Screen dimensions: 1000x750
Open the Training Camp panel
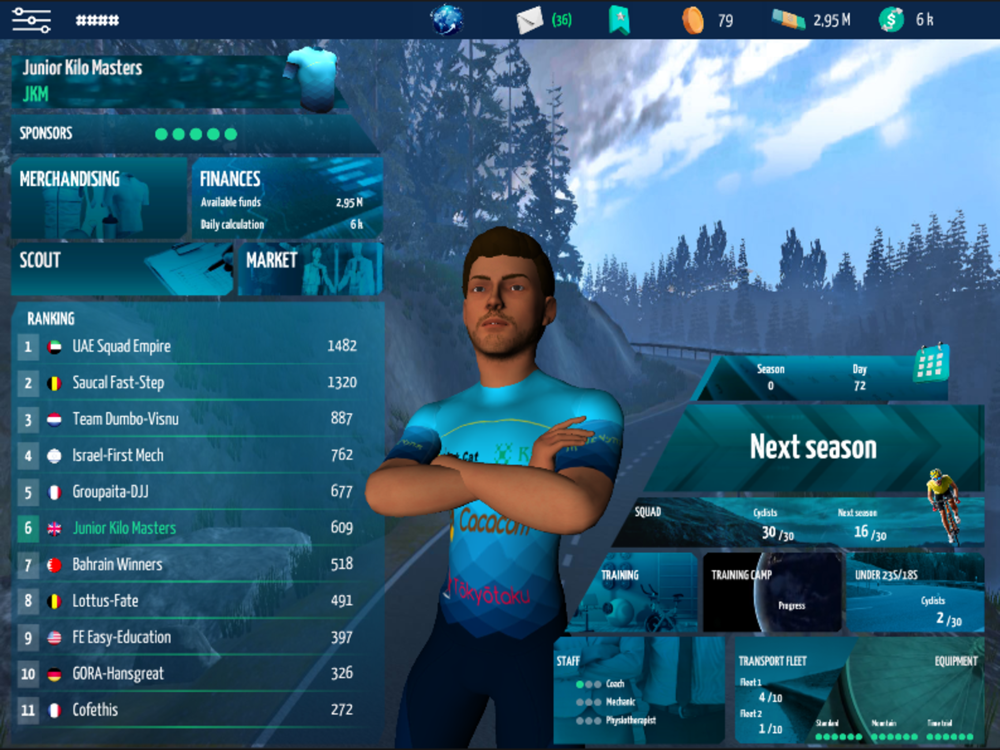pos(771,593)
